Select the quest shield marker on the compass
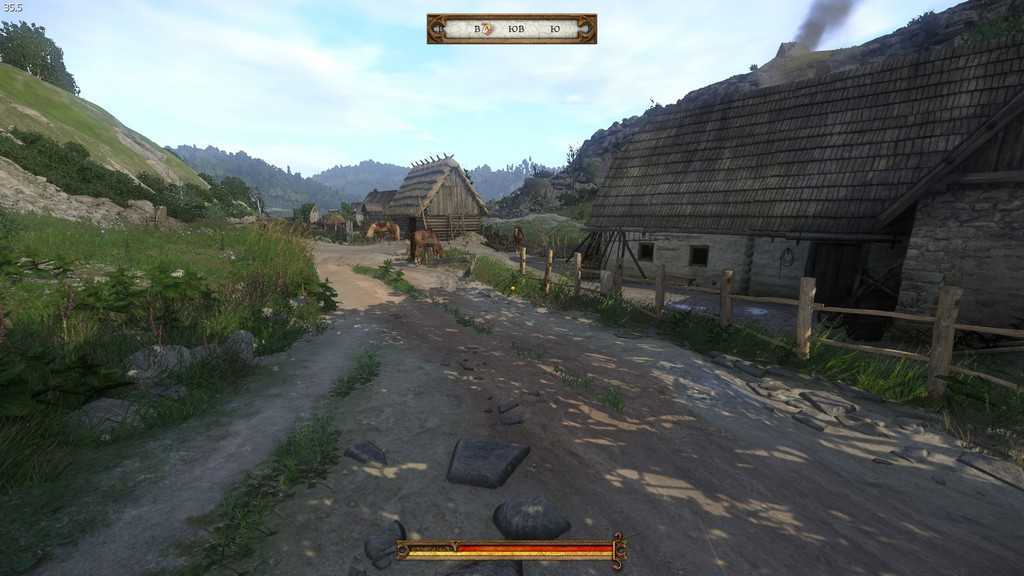Viewport: 1024px width, 576px height. (x=489, y=29)
